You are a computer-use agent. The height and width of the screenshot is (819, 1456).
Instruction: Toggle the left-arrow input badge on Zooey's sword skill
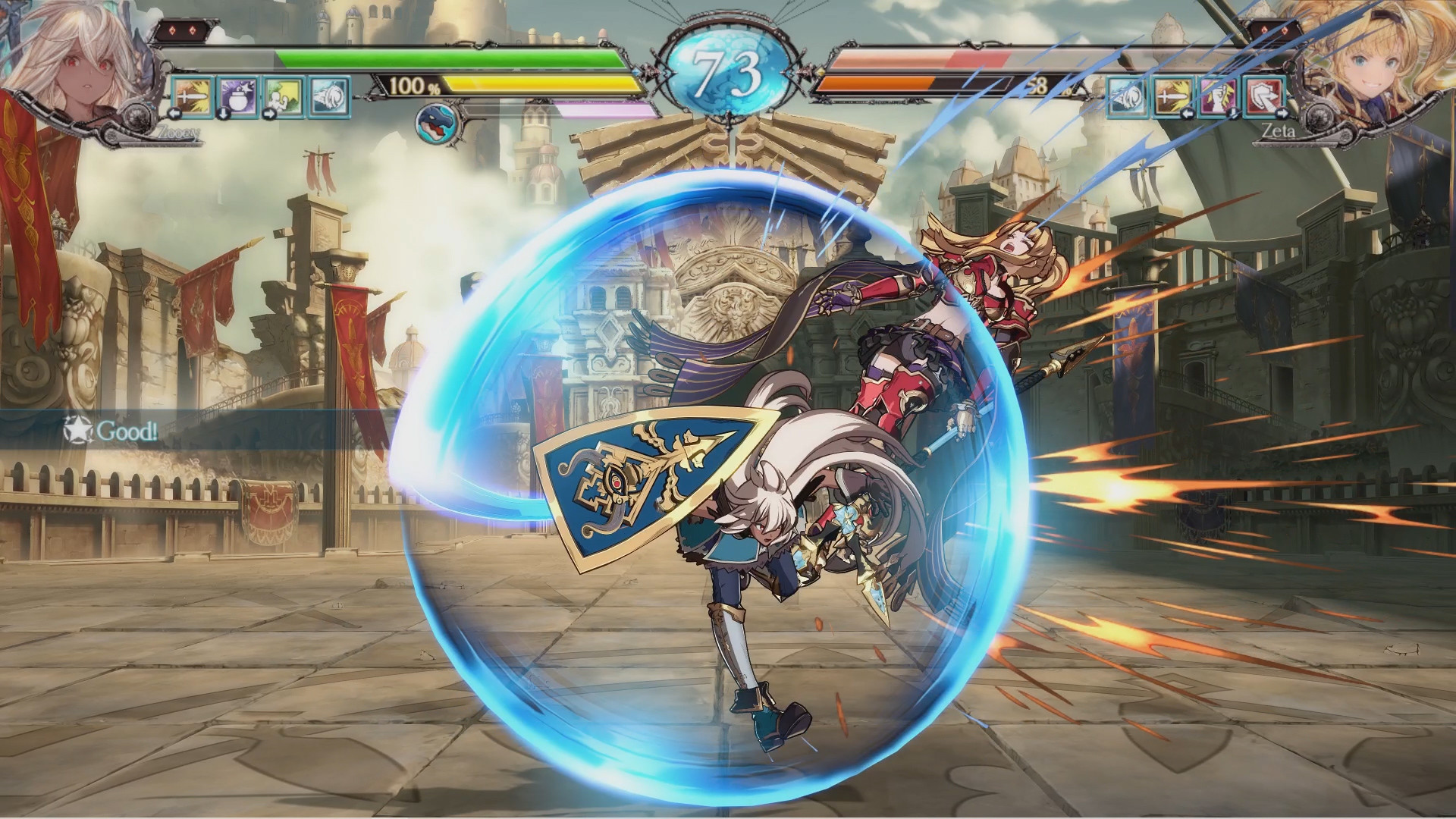[174, 115]
